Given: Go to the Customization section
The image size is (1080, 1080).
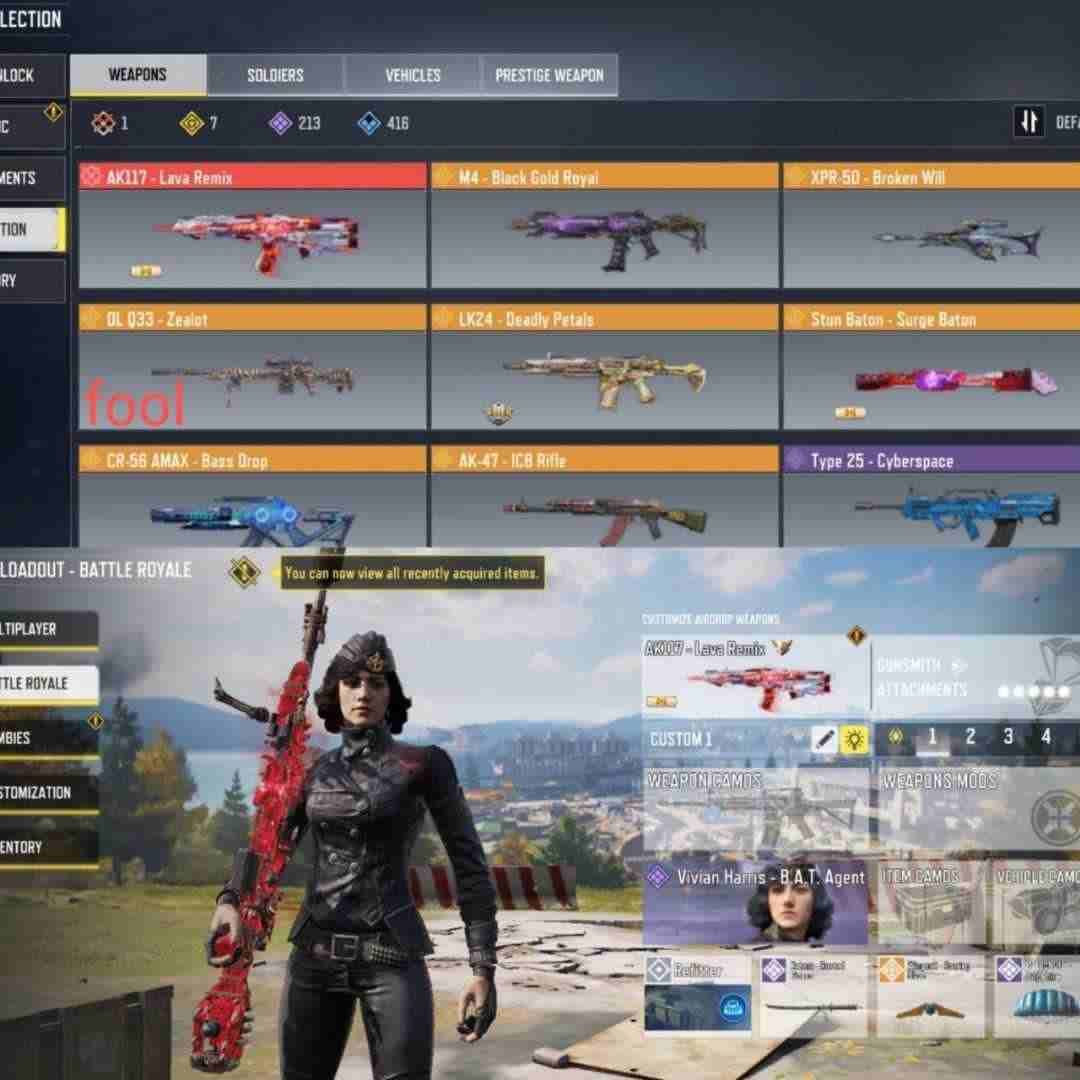Looking at the screenshot, I should (48, 792).
